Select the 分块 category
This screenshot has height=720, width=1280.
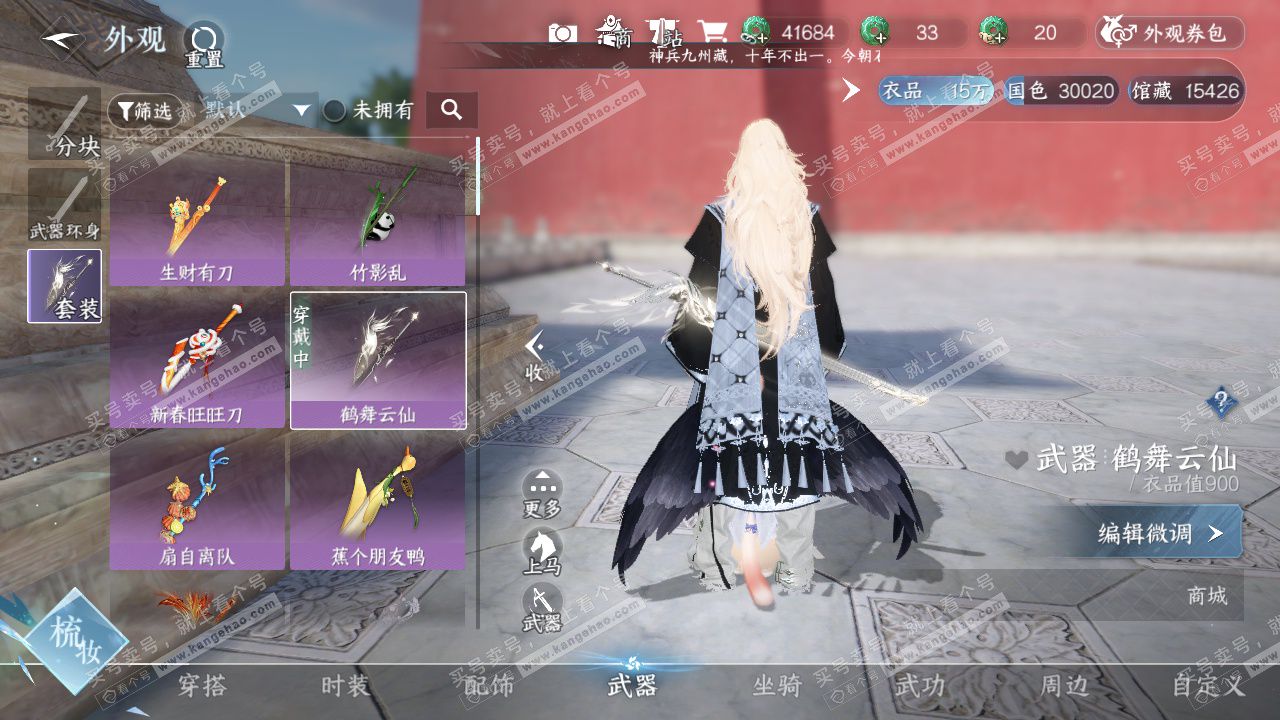(x=65, y=124)
